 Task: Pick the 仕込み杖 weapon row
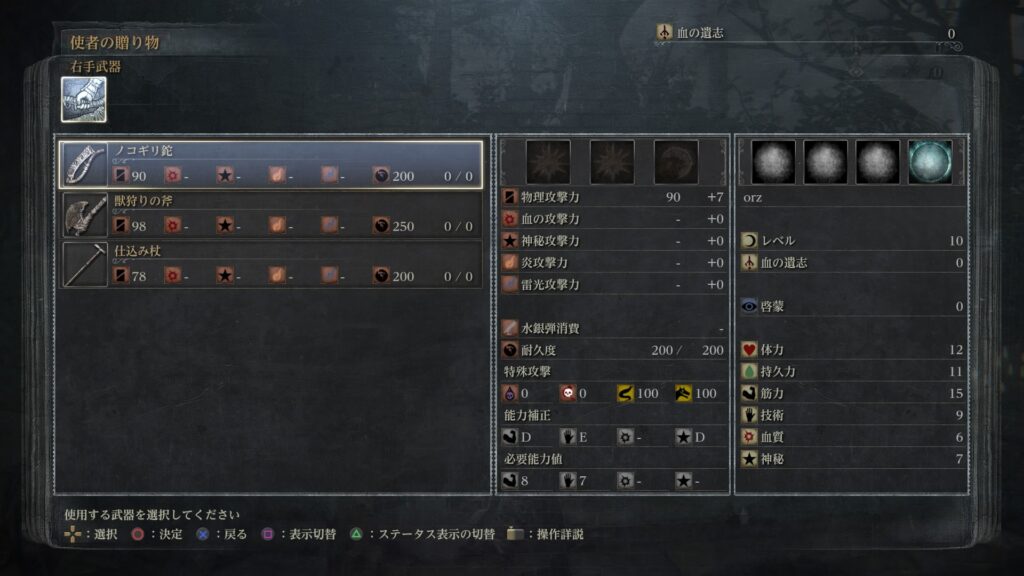point(271,264)
